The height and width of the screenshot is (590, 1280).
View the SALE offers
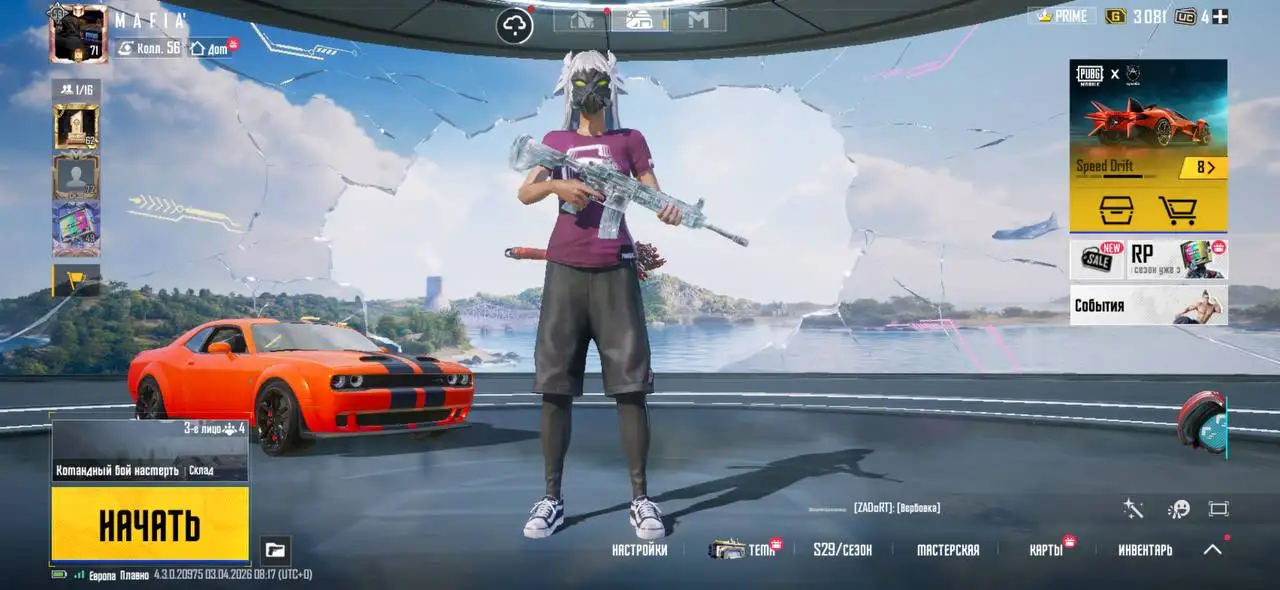(x=1097, y=260)
